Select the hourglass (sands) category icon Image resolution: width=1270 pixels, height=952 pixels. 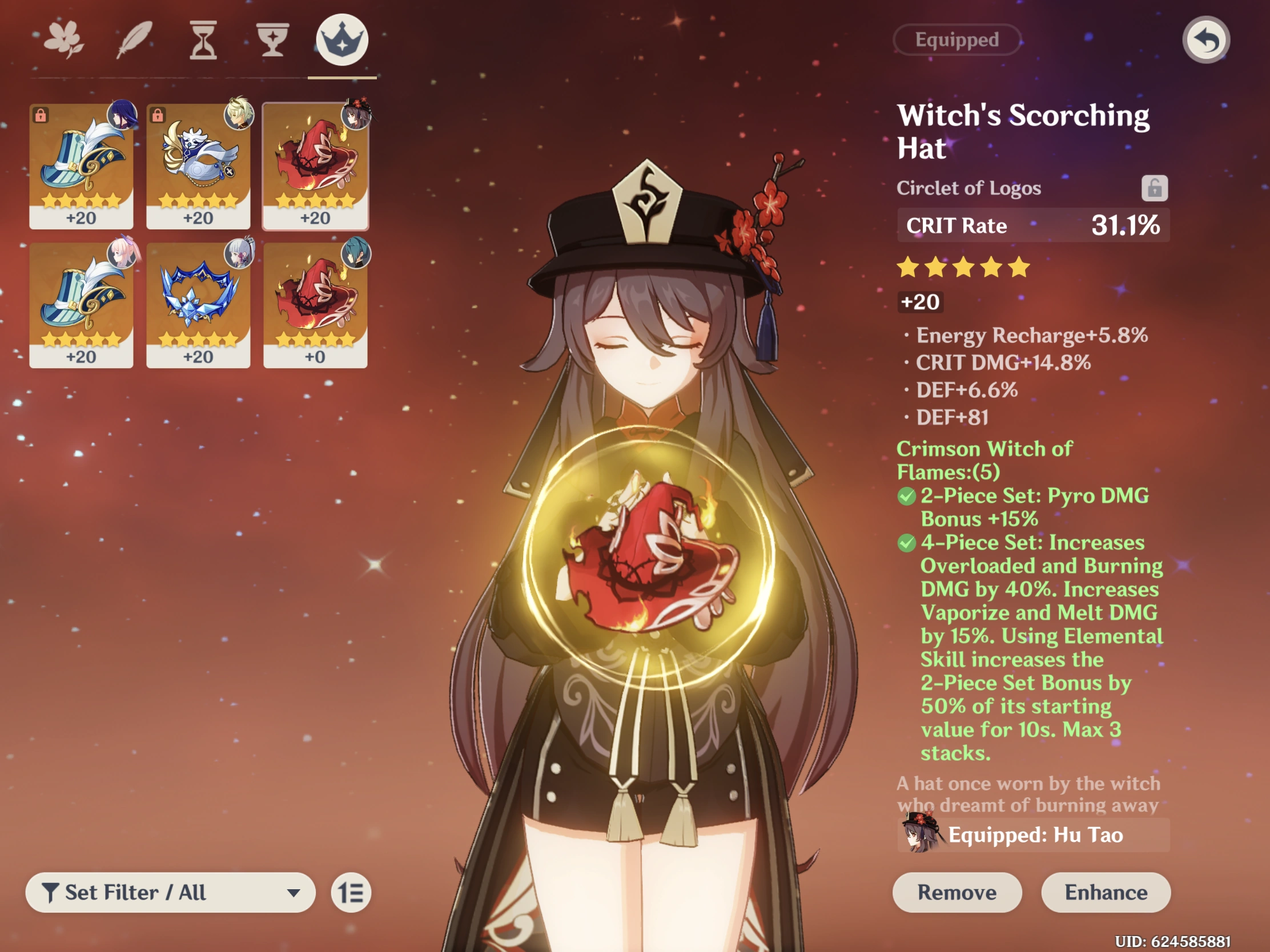(204, 39)
